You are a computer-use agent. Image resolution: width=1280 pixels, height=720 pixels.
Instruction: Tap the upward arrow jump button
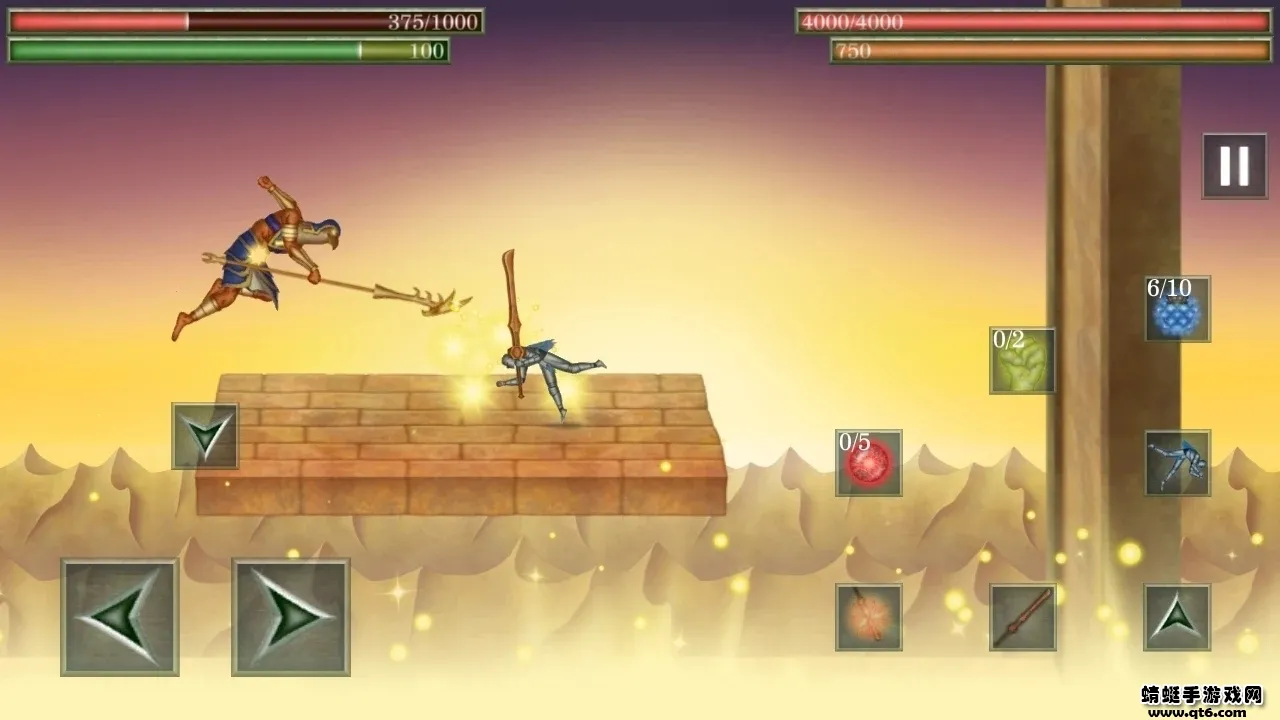point(1177,617)
